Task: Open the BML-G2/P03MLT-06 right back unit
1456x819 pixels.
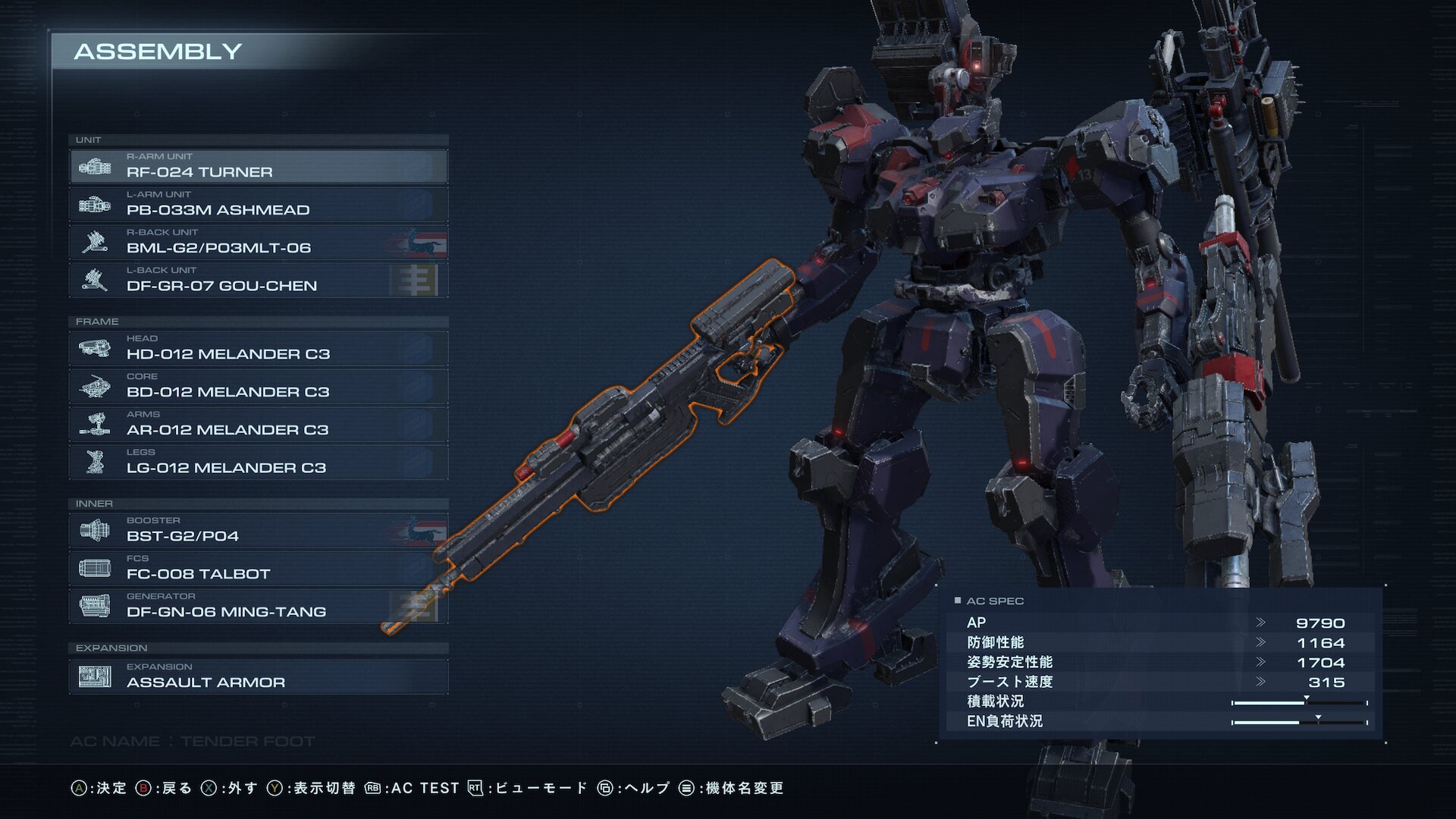Action: click(258, 243)
